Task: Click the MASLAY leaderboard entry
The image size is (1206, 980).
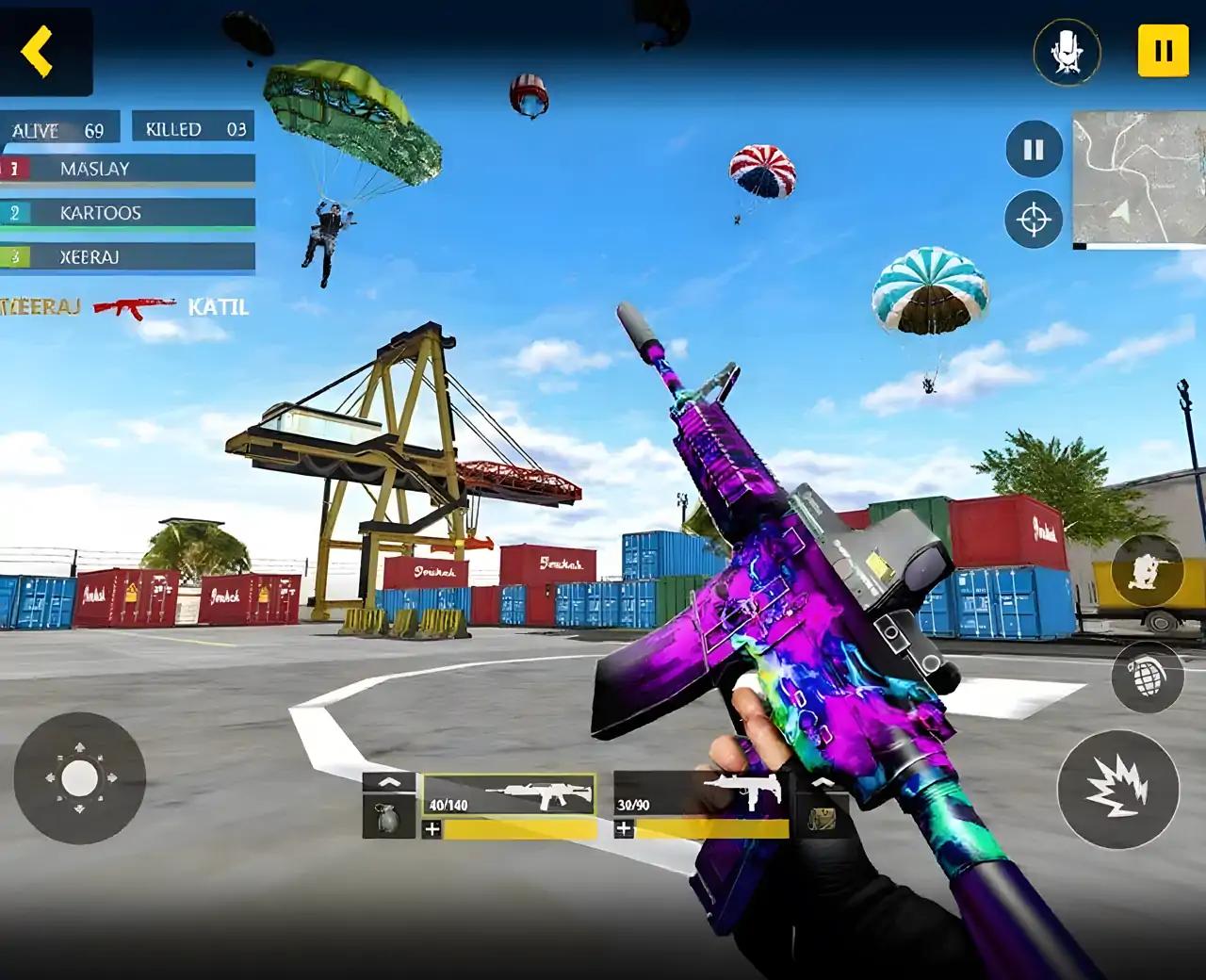Action: [x=127, y=170]
